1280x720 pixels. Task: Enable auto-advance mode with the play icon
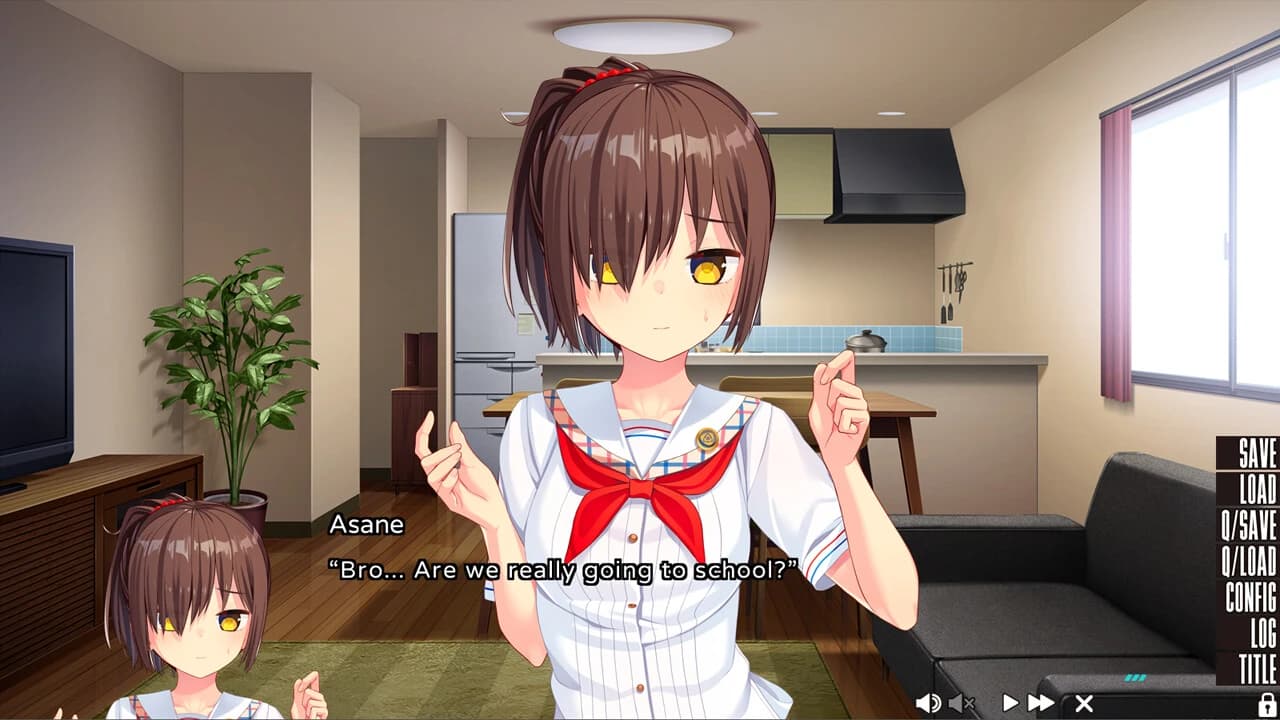1010,701
